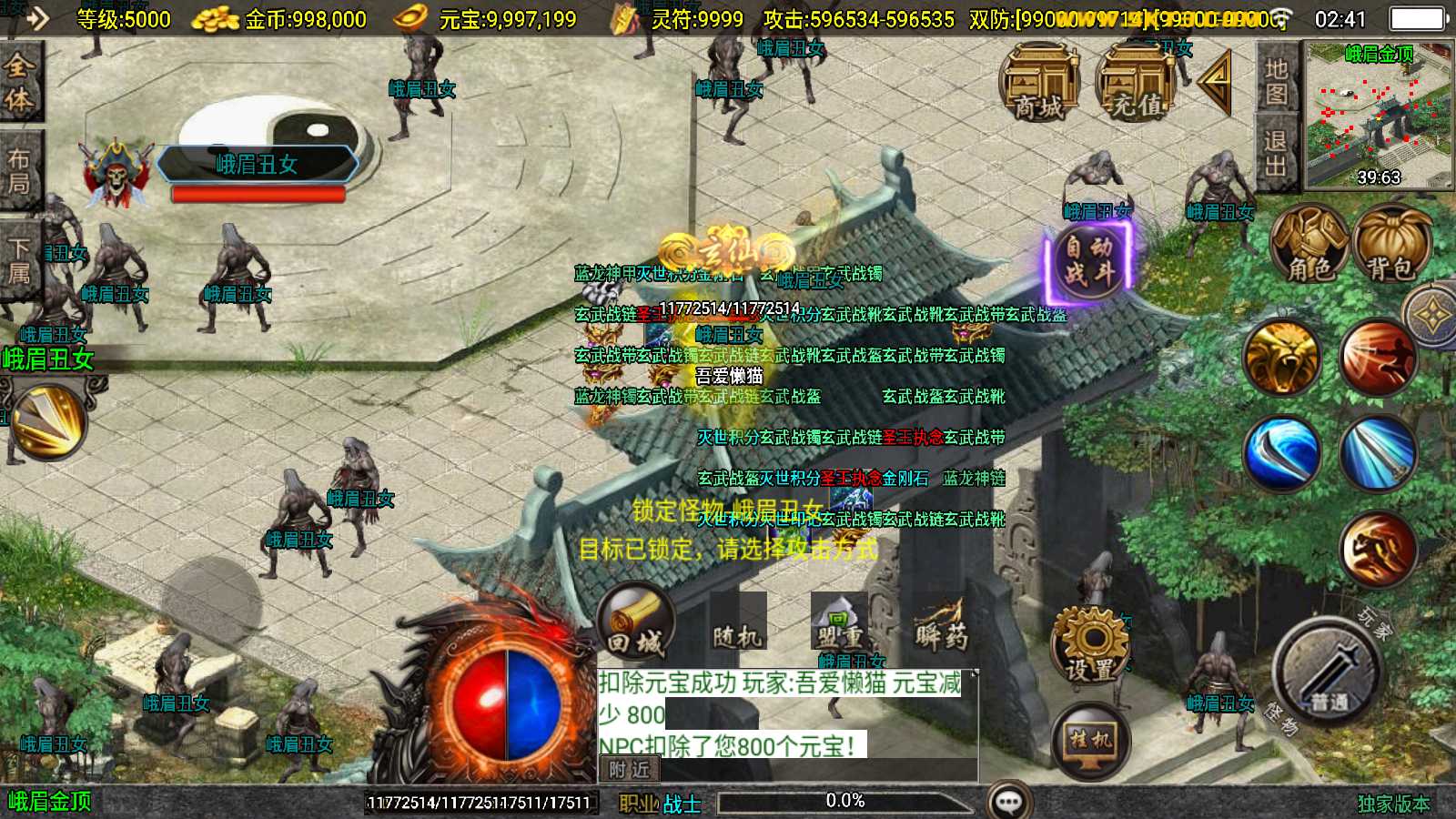
Task: Select the 布局 layout tab
Action: [x=19, y=171]
